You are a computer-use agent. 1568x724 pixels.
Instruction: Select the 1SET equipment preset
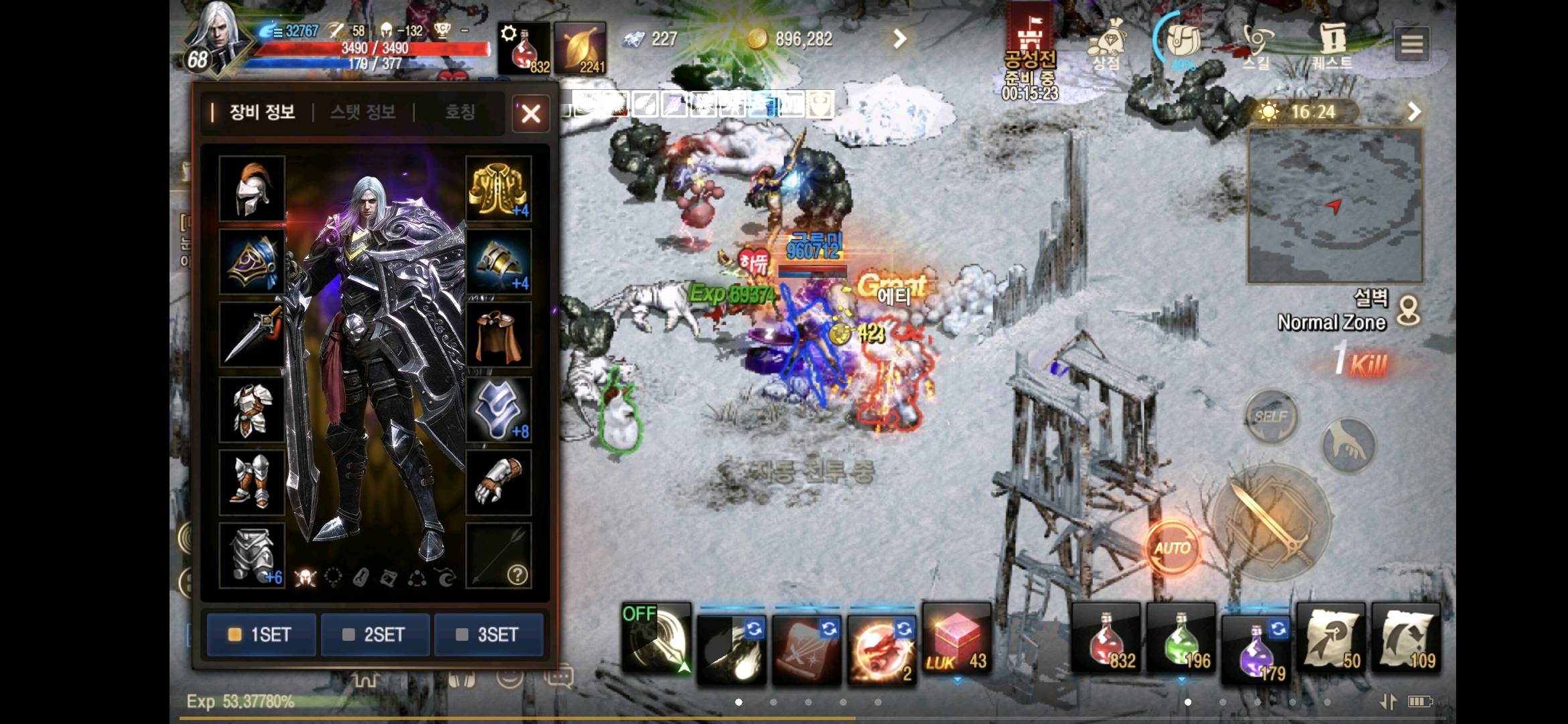tap(261, 634)
